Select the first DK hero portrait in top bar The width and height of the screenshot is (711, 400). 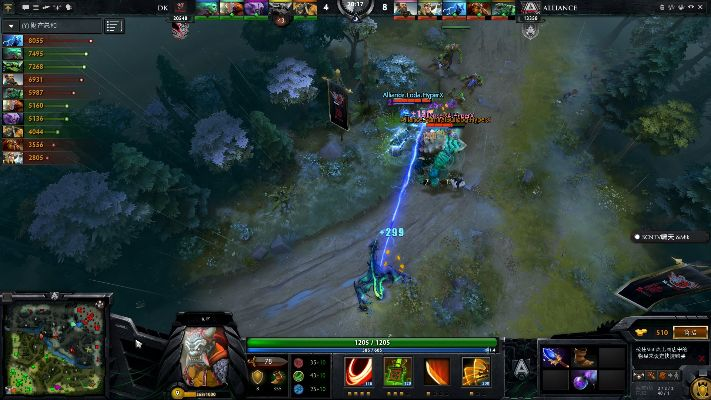(206, 8)
